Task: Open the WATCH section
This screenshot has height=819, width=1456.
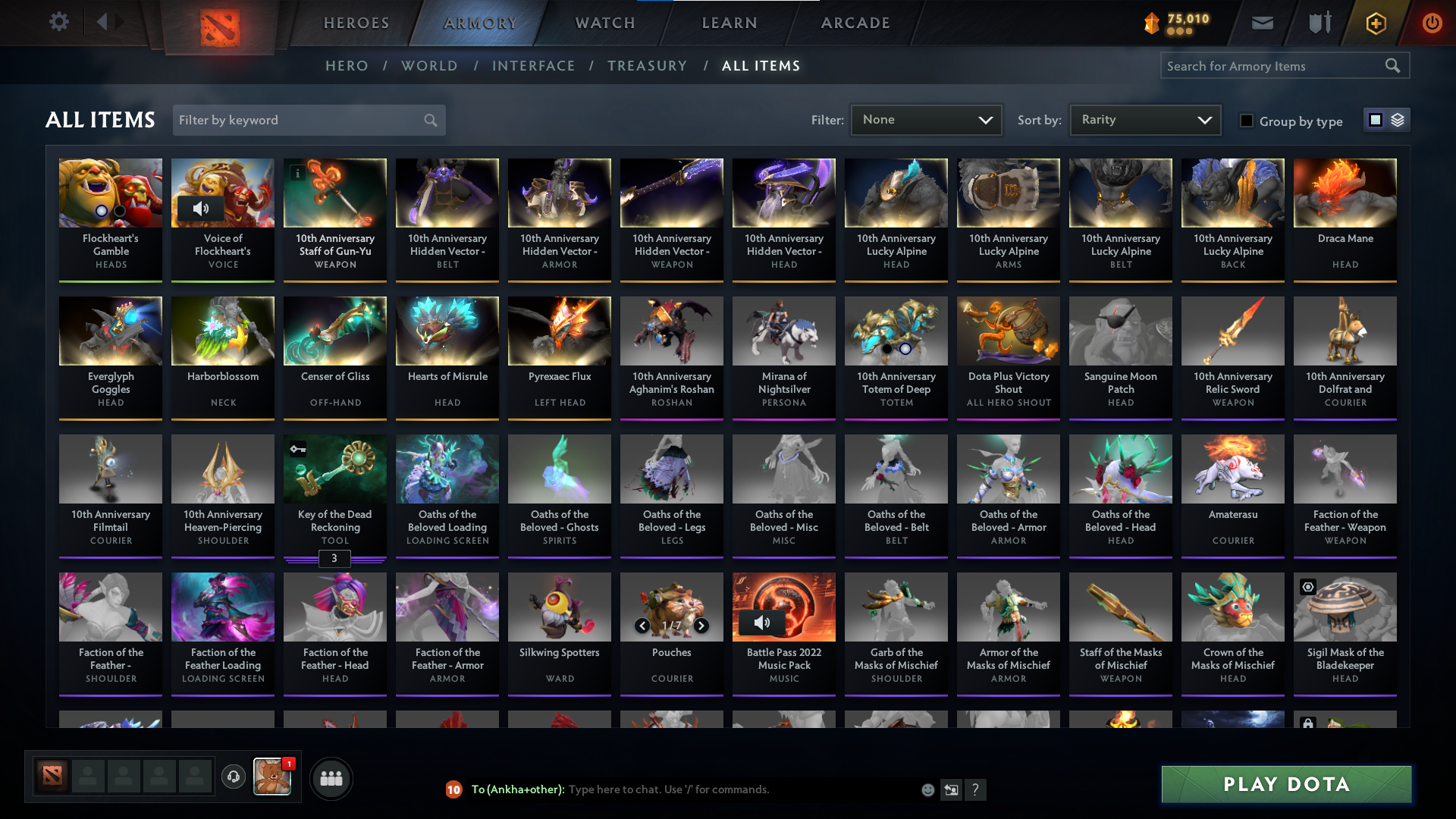Action: 603,22
